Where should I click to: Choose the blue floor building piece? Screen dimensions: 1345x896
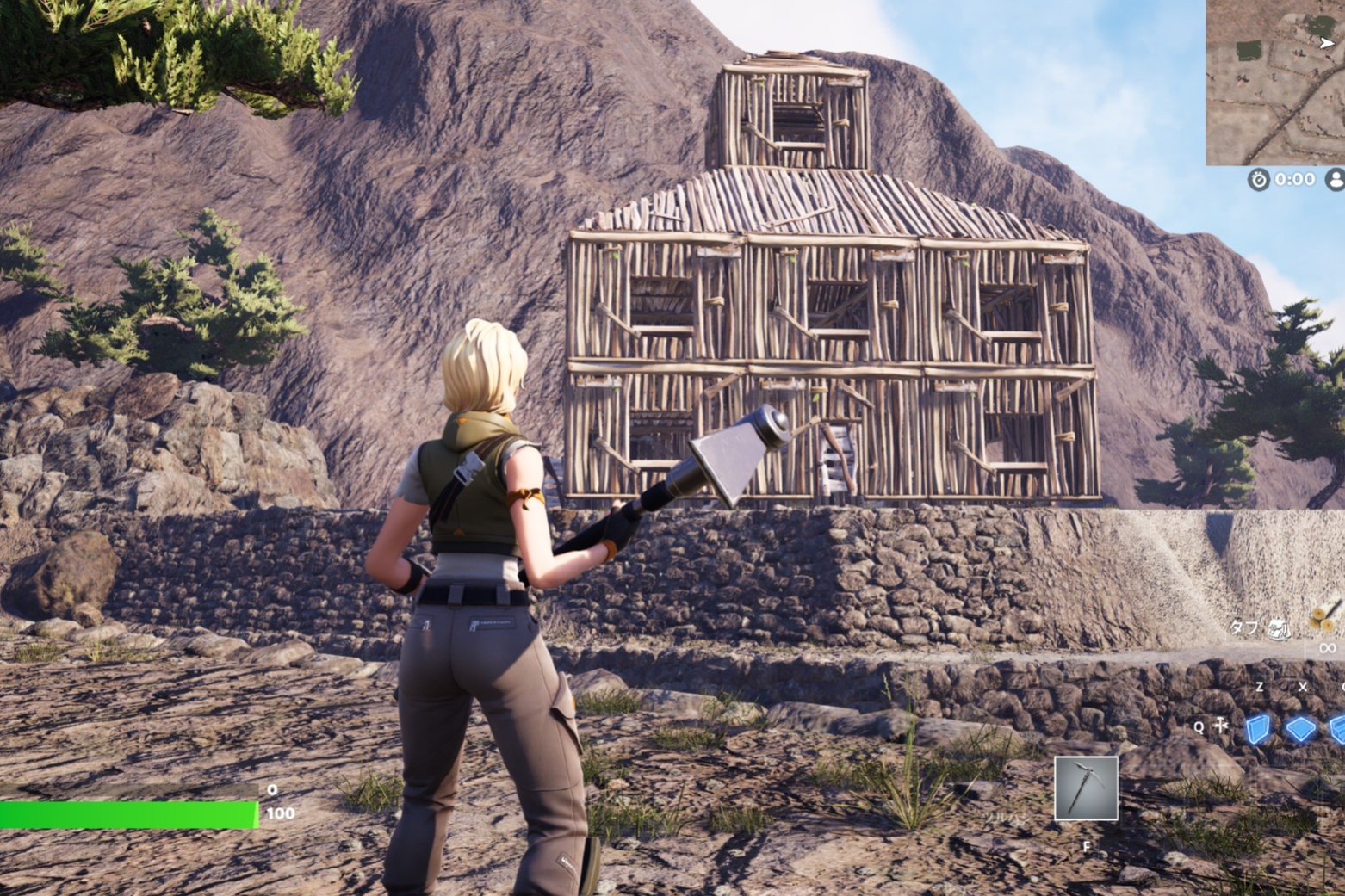click(1300, 729)
